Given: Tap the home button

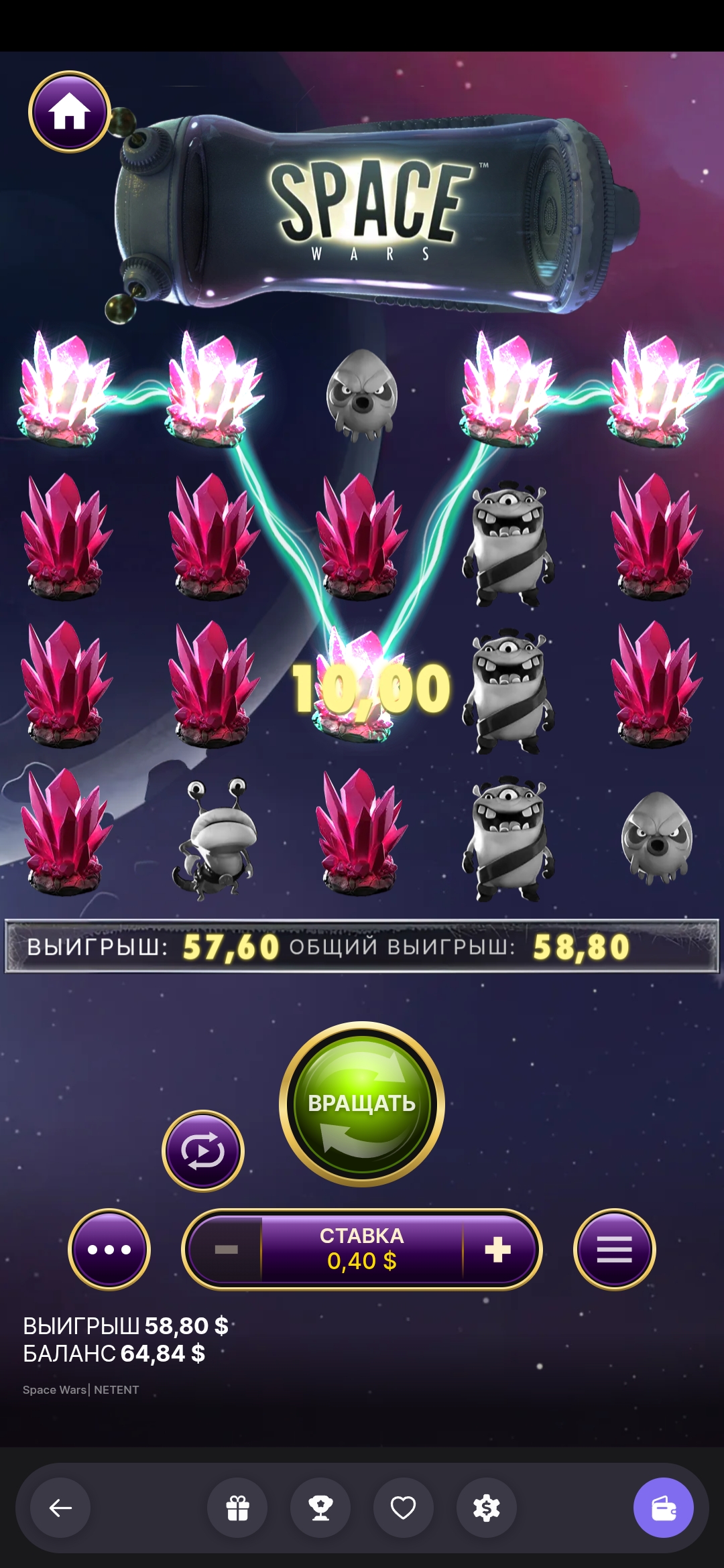Looking at the screenshot, I should (x=69, y=112).
